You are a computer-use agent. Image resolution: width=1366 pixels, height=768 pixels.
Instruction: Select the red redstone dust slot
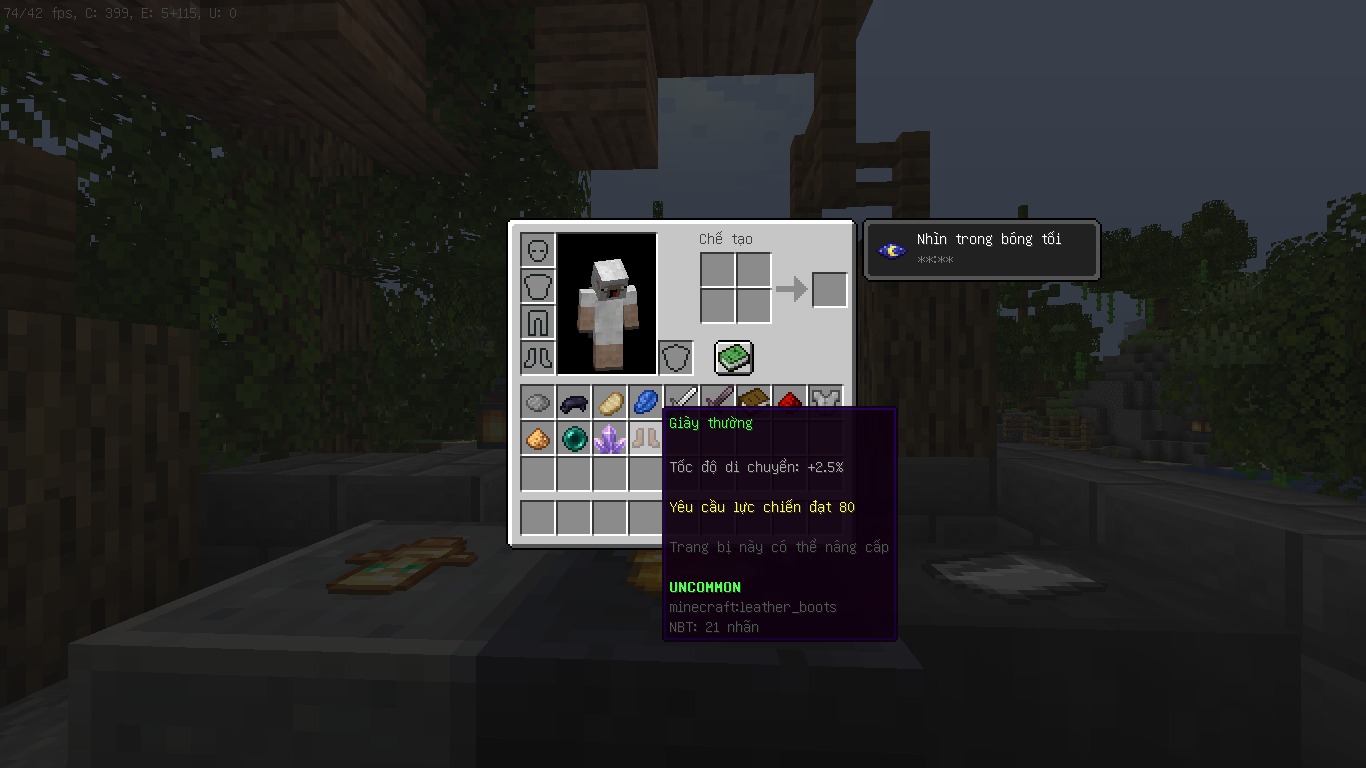click(x=789, y=399)
